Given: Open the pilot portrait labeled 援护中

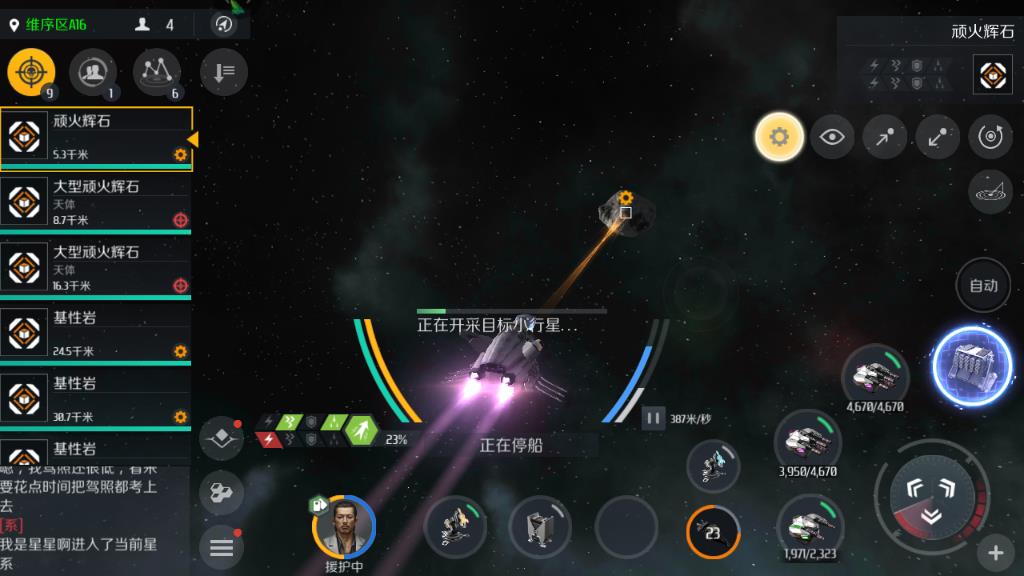Looking at the screenshot, I should (344, 525).
